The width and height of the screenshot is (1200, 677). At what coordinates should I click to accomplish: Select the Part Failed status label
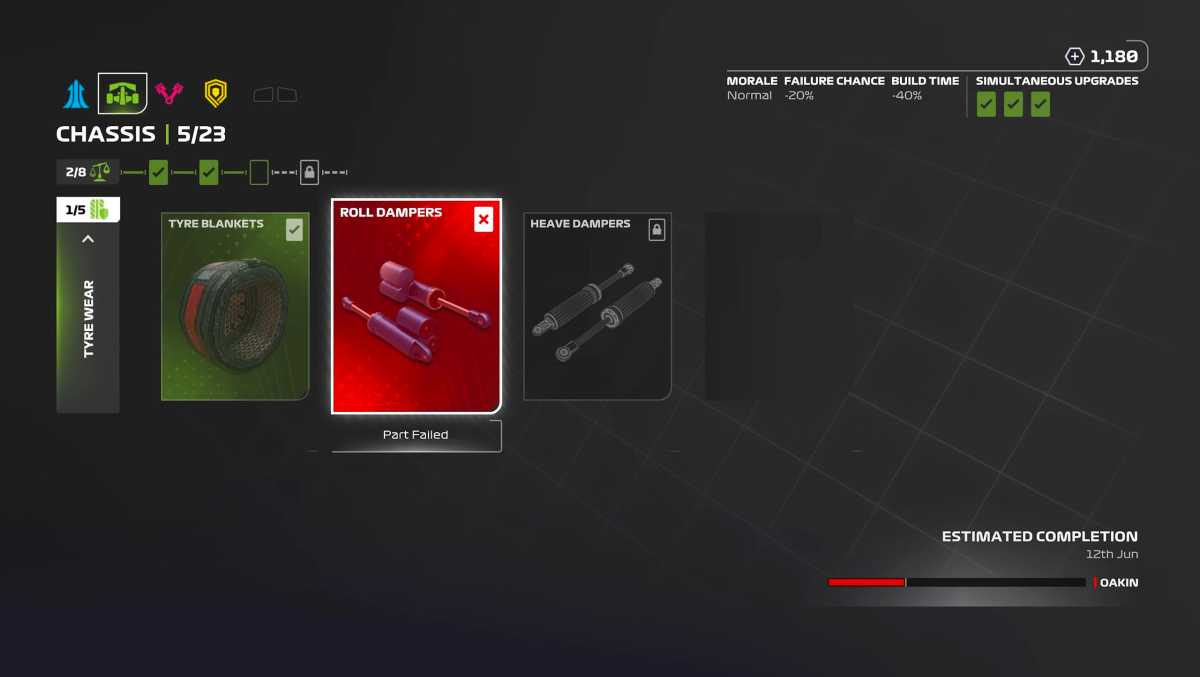tap(416, 435)
